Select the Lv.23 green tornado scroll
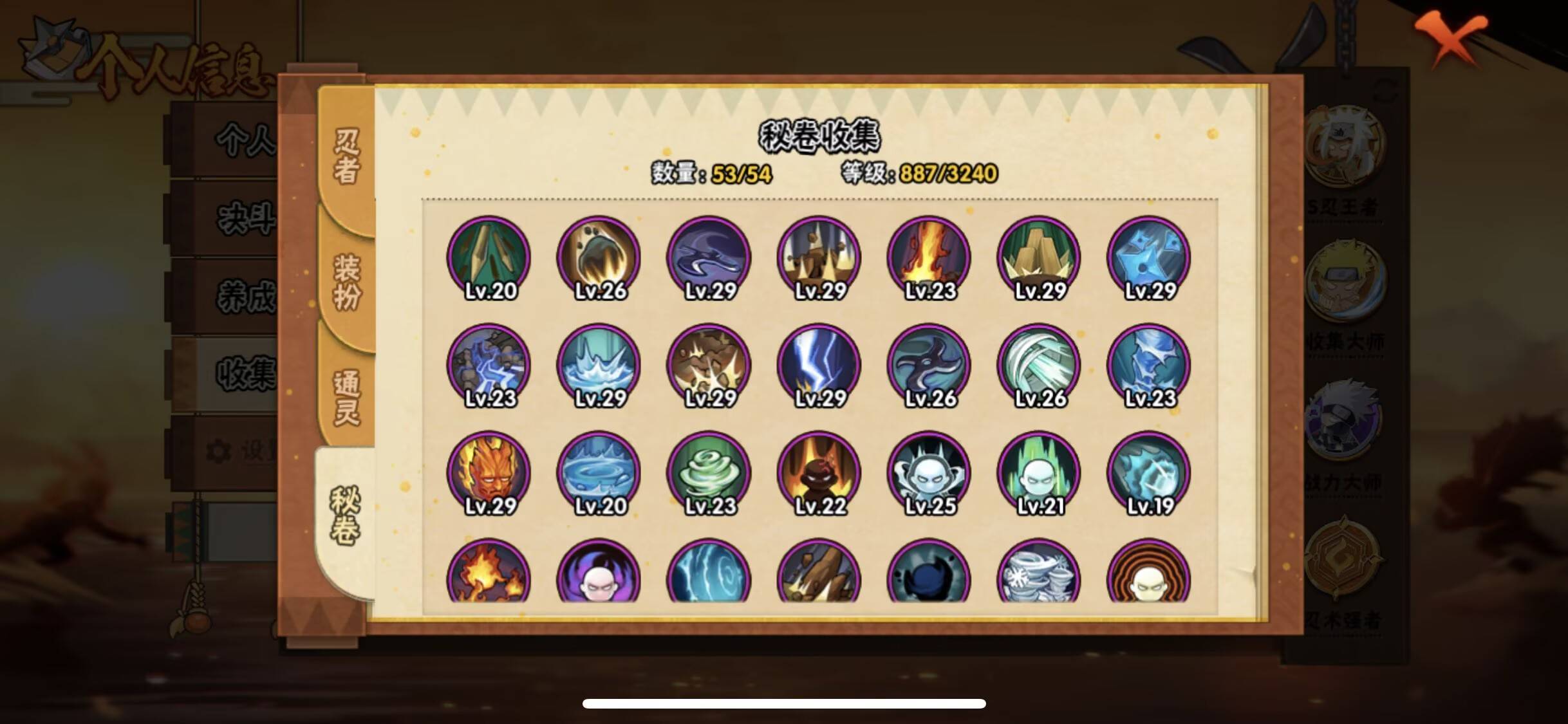The width and height of the screenshot is (1568, 724). 708,472
